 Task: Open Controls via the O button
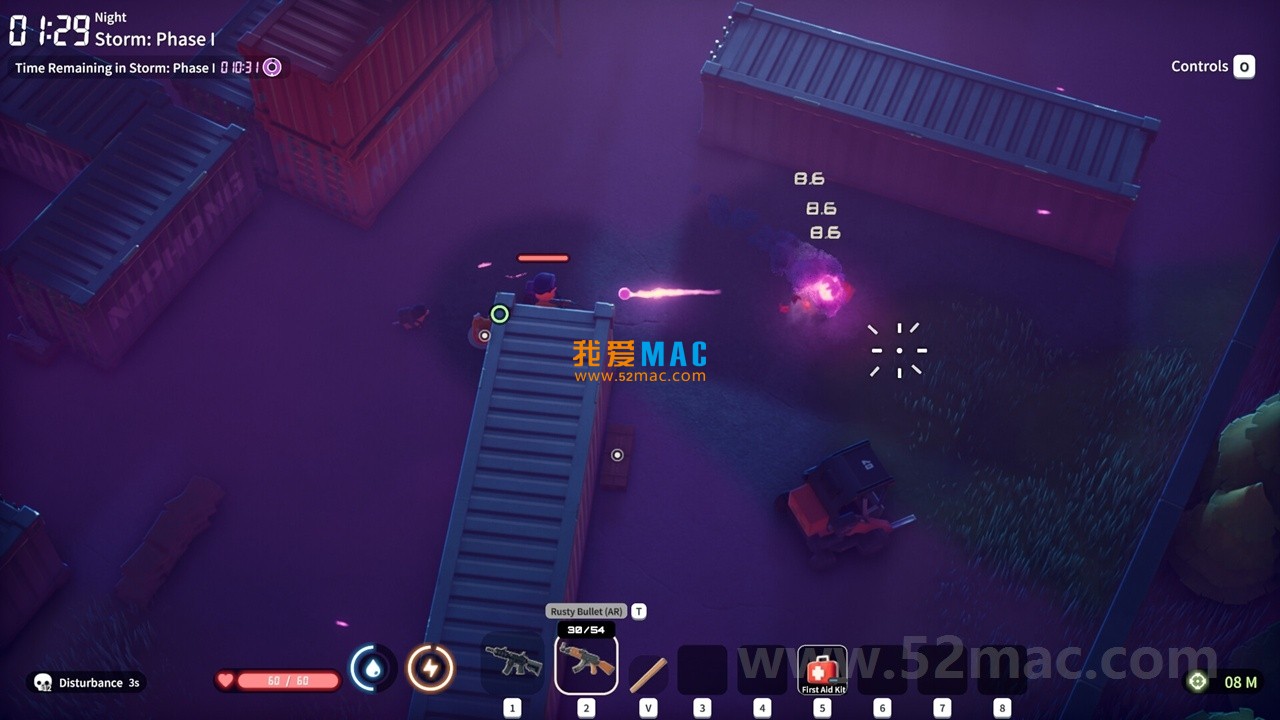(x=1244, y=66)
